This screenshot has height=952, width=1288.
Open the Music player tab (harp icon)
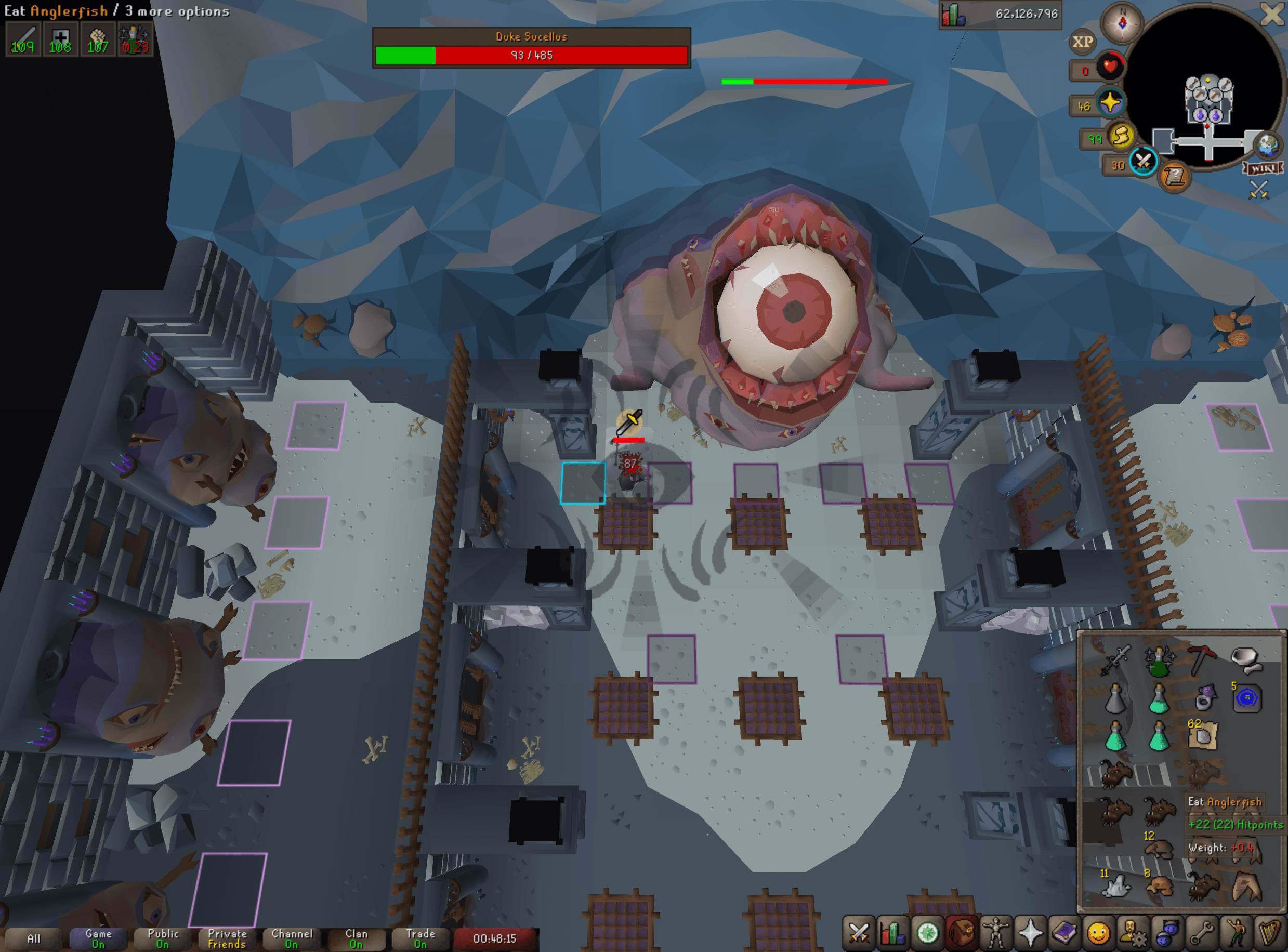click(1270, 932)
